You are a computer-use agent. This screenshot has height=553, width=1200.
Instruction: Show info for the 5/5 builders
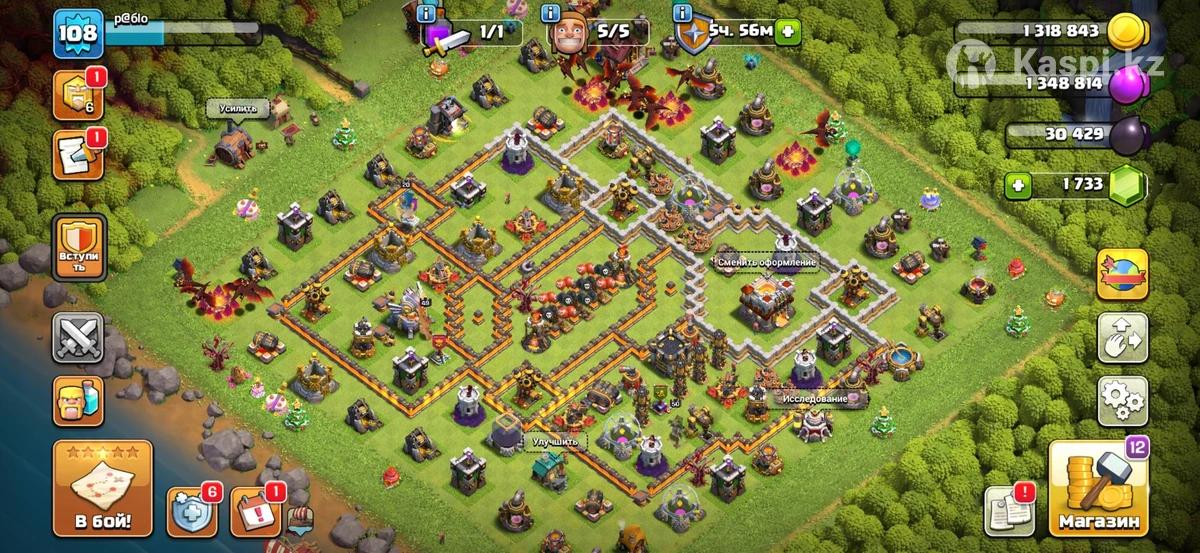[549, 13]
